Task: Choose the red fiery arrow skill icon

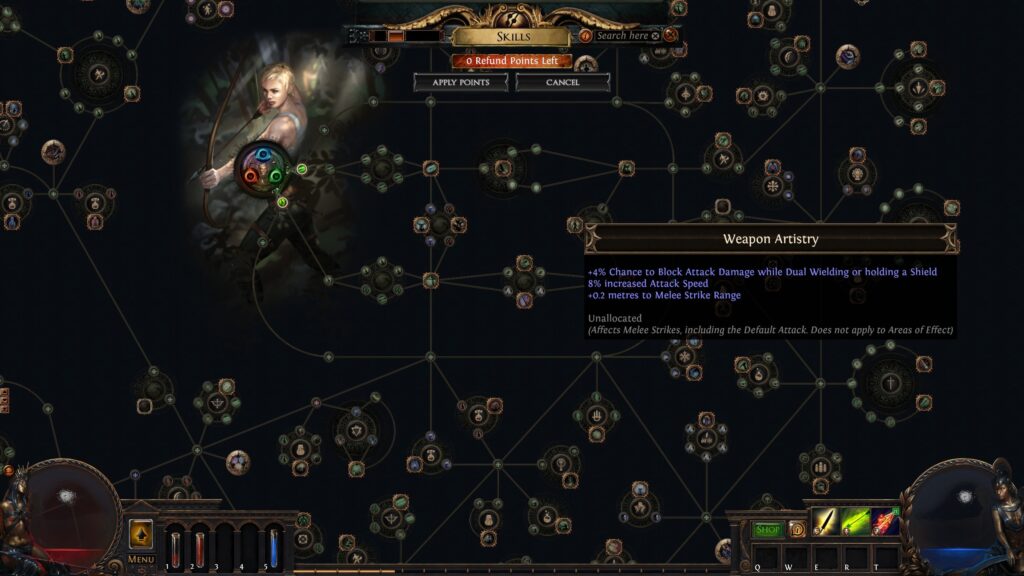Action: [x=885, y=522]
